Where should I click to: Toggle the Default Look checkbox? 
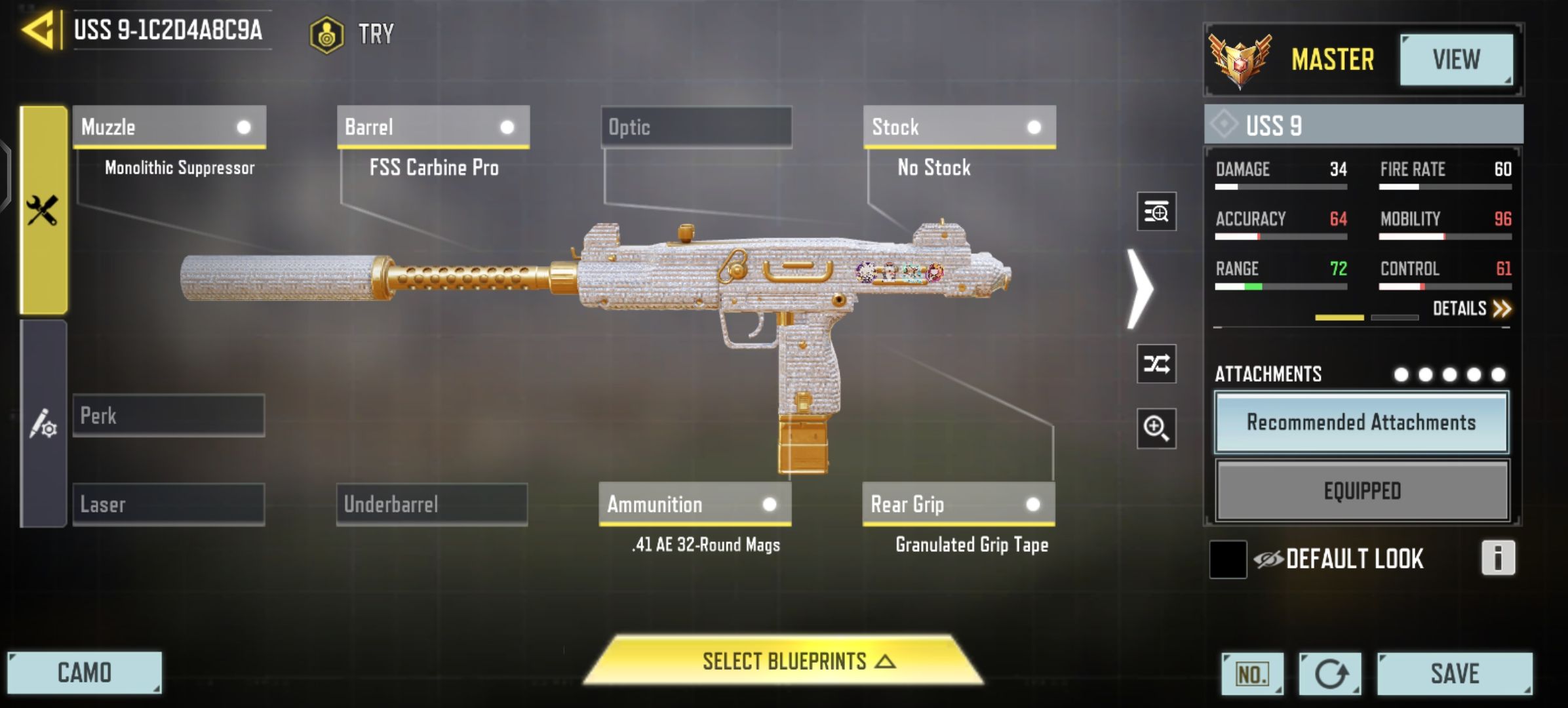click(x=1228, y=559)
